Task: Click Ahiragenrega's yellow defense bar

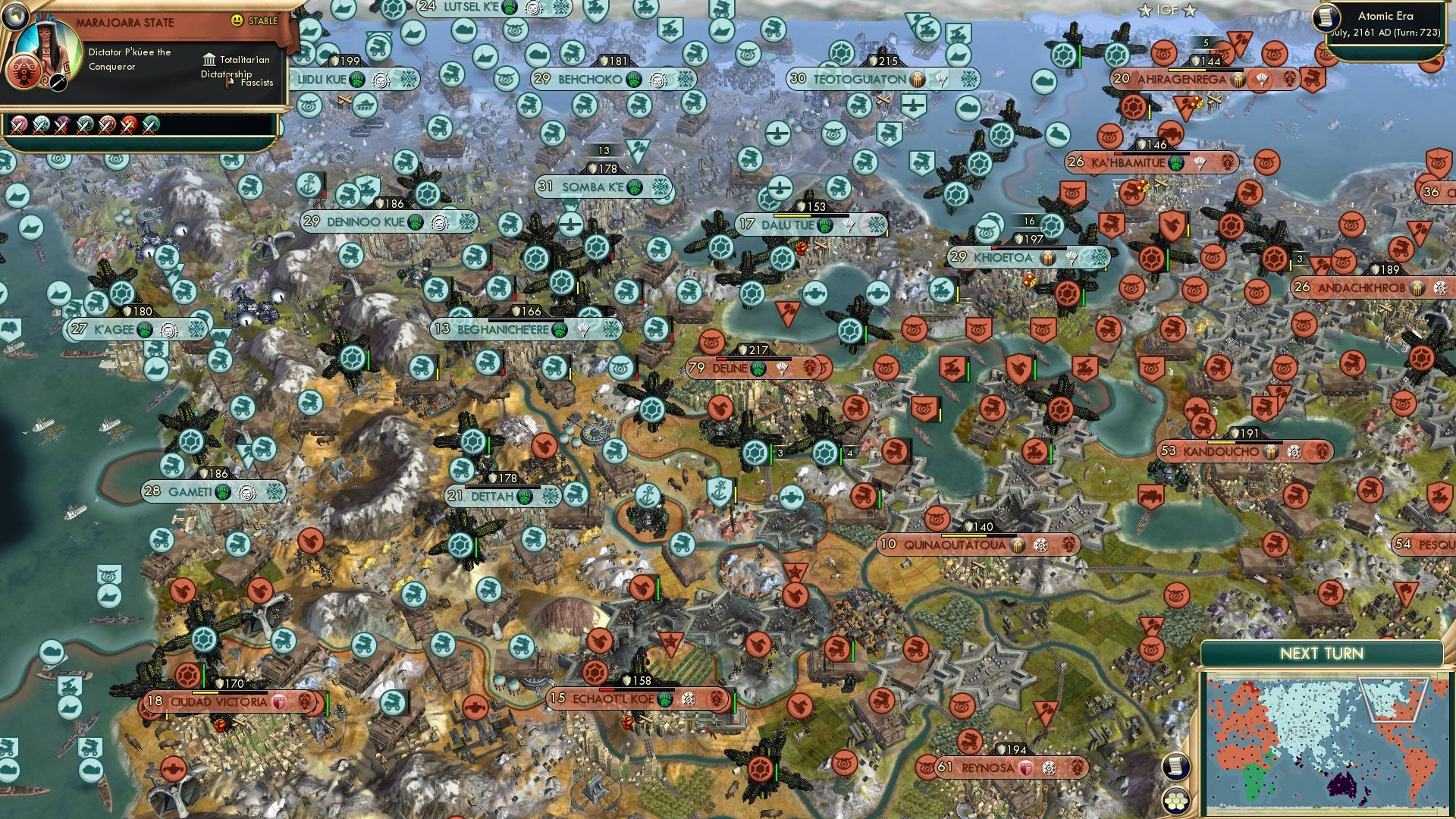Action: pyautogui.click(x=1187, y=70)
